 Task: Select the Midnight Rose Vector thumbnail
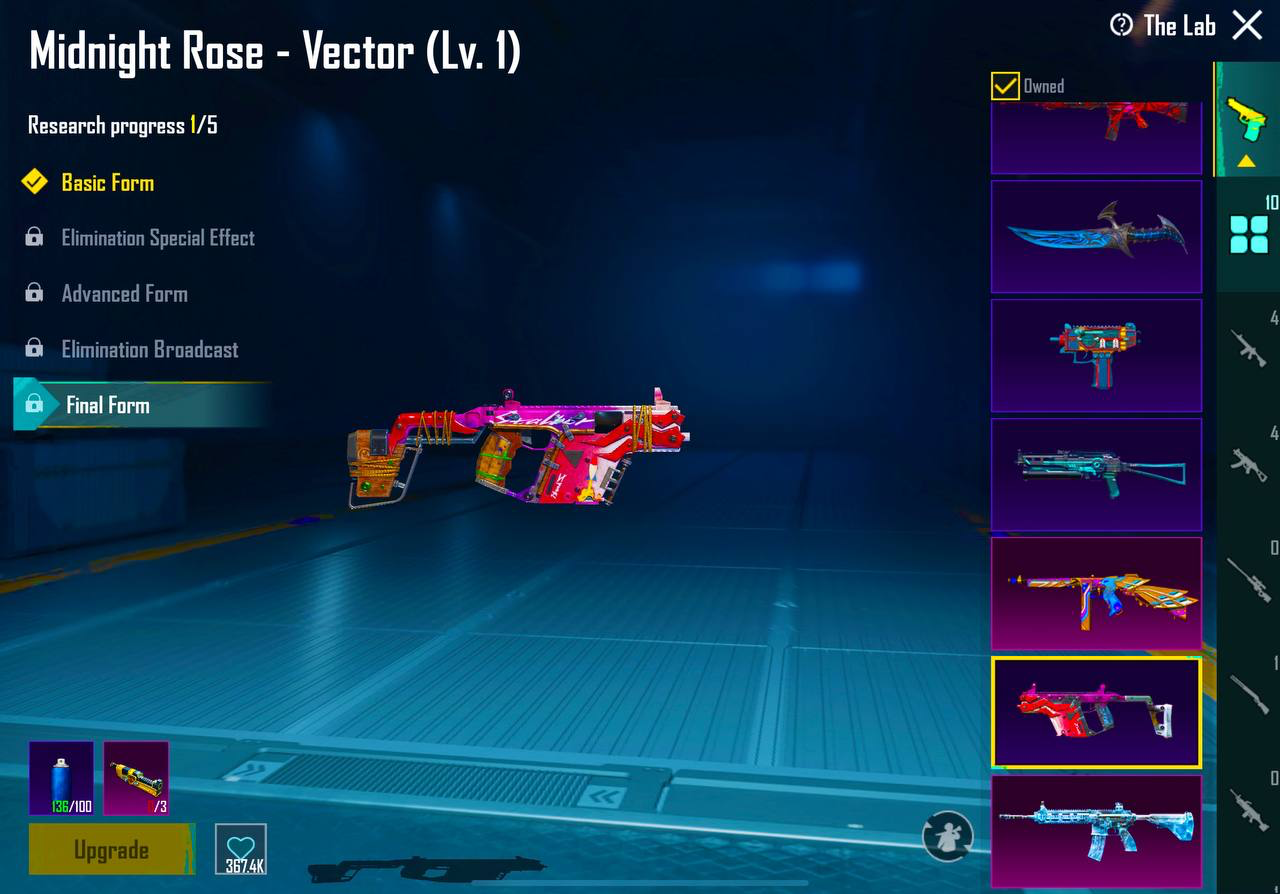[1096, 714]
